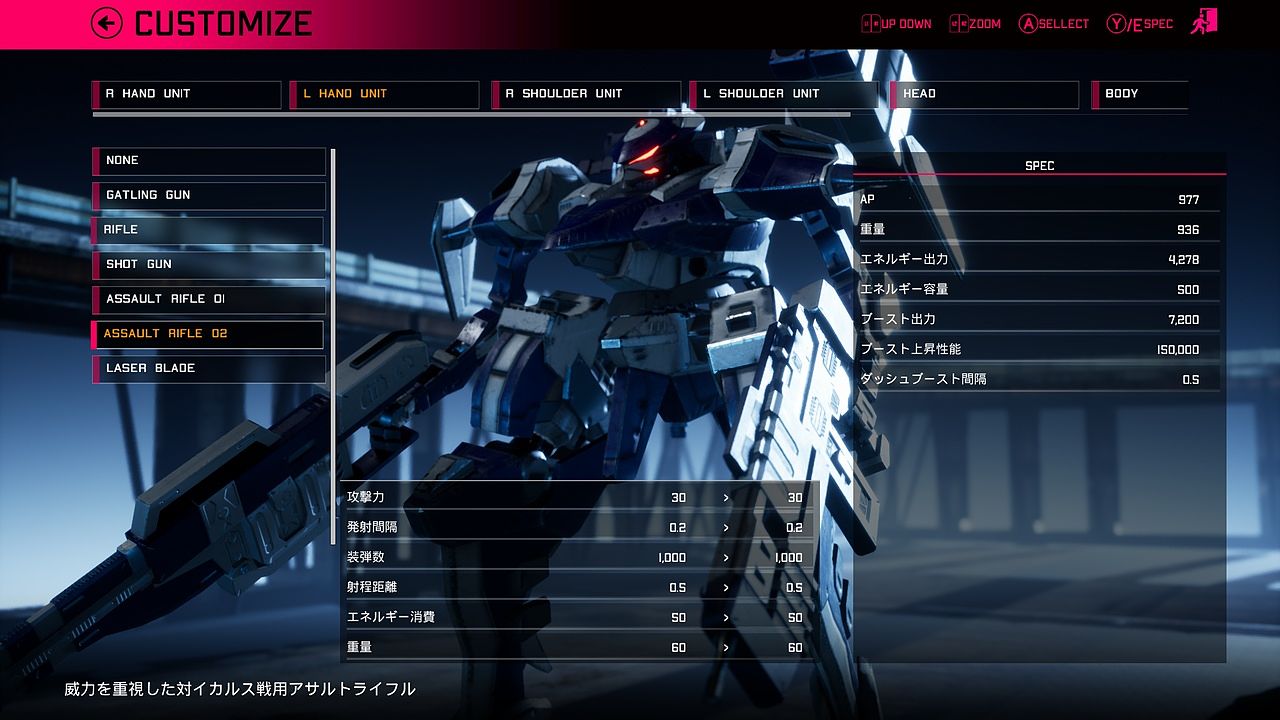The height and width of the screenshot is (720, 1280).
Task: Select the SHOT GUN weapon
Action: [208, 264]
